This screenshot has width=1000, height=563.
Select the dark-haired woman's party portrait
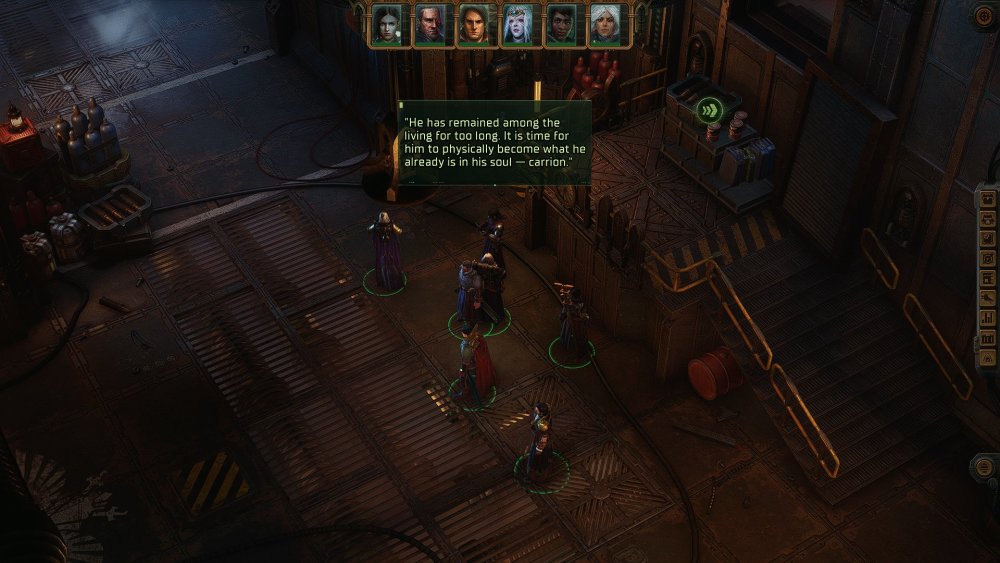point(387,25)
